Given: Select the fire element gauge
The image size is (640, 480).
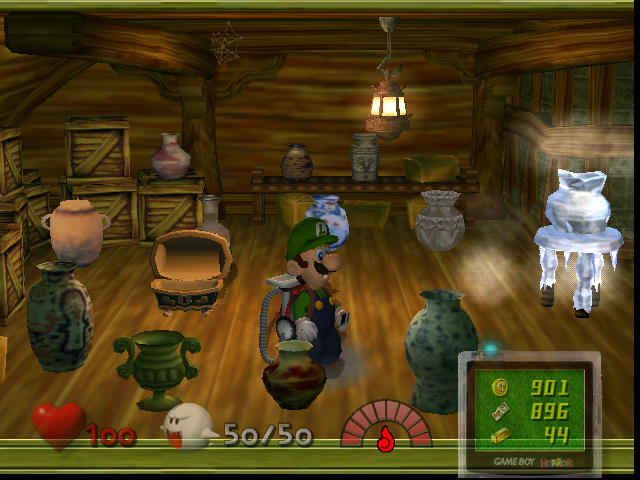Looking at the screenshot, I should [x=385, y=427].
